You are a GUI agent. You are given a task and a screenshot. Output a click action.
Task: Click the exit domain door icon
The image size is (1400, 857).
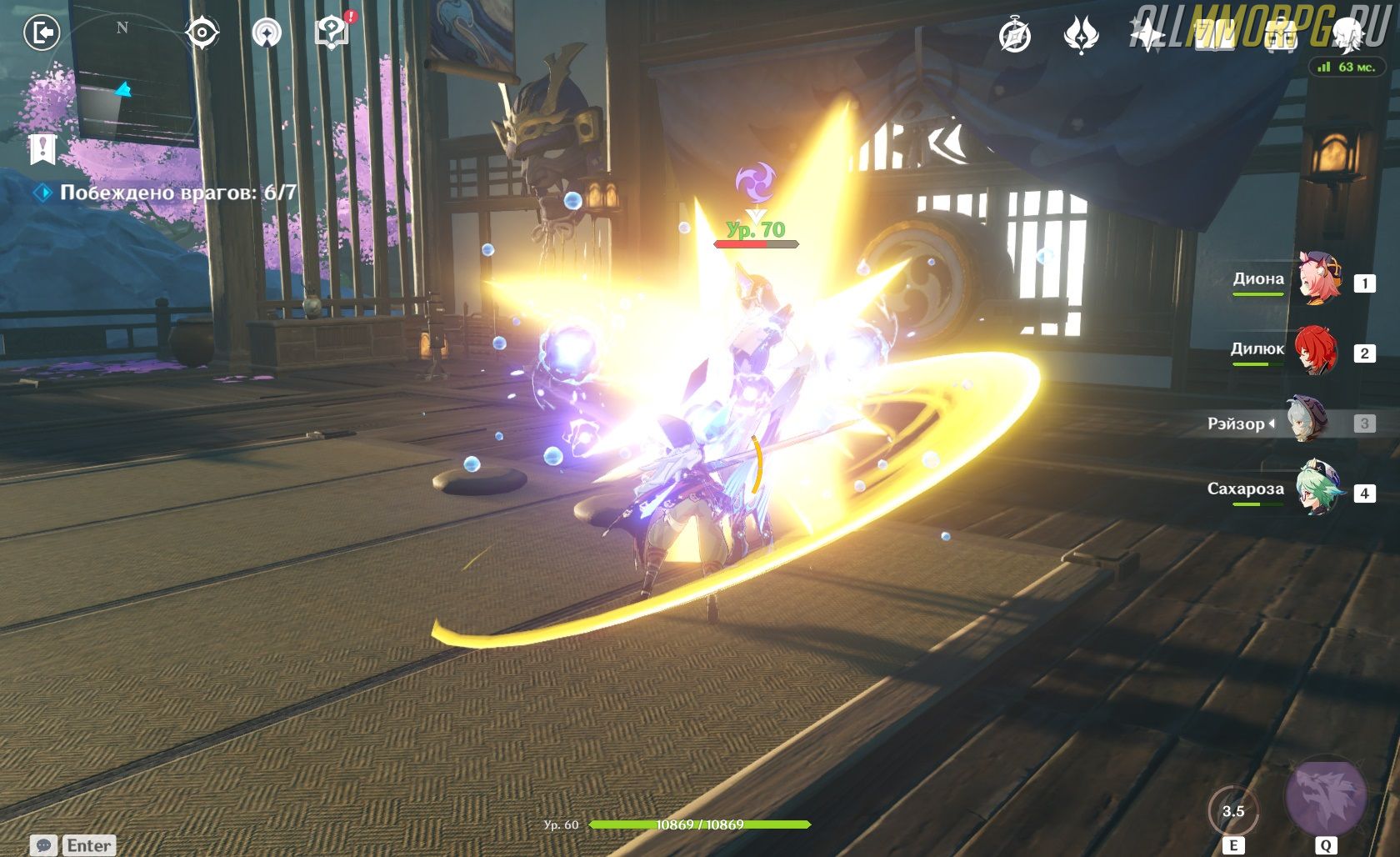click(42, 33)
